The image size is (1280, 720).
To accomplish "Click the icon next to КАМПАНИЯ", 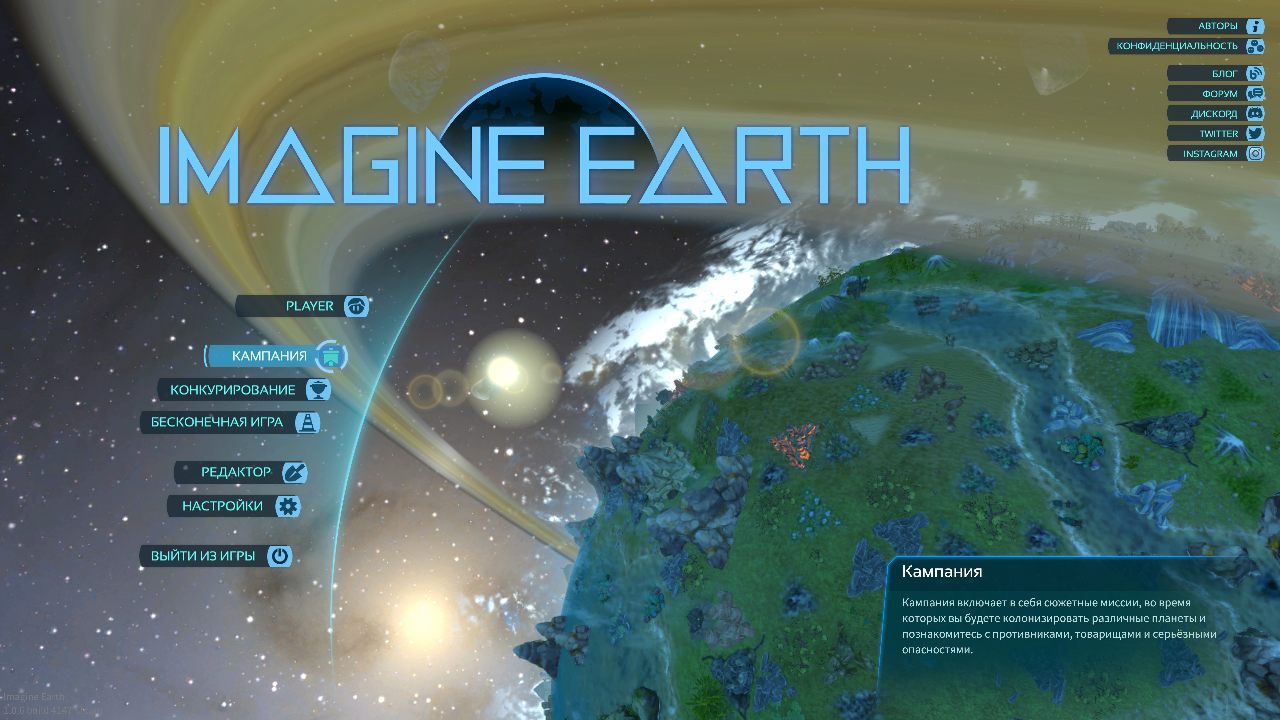I will 330,355.
